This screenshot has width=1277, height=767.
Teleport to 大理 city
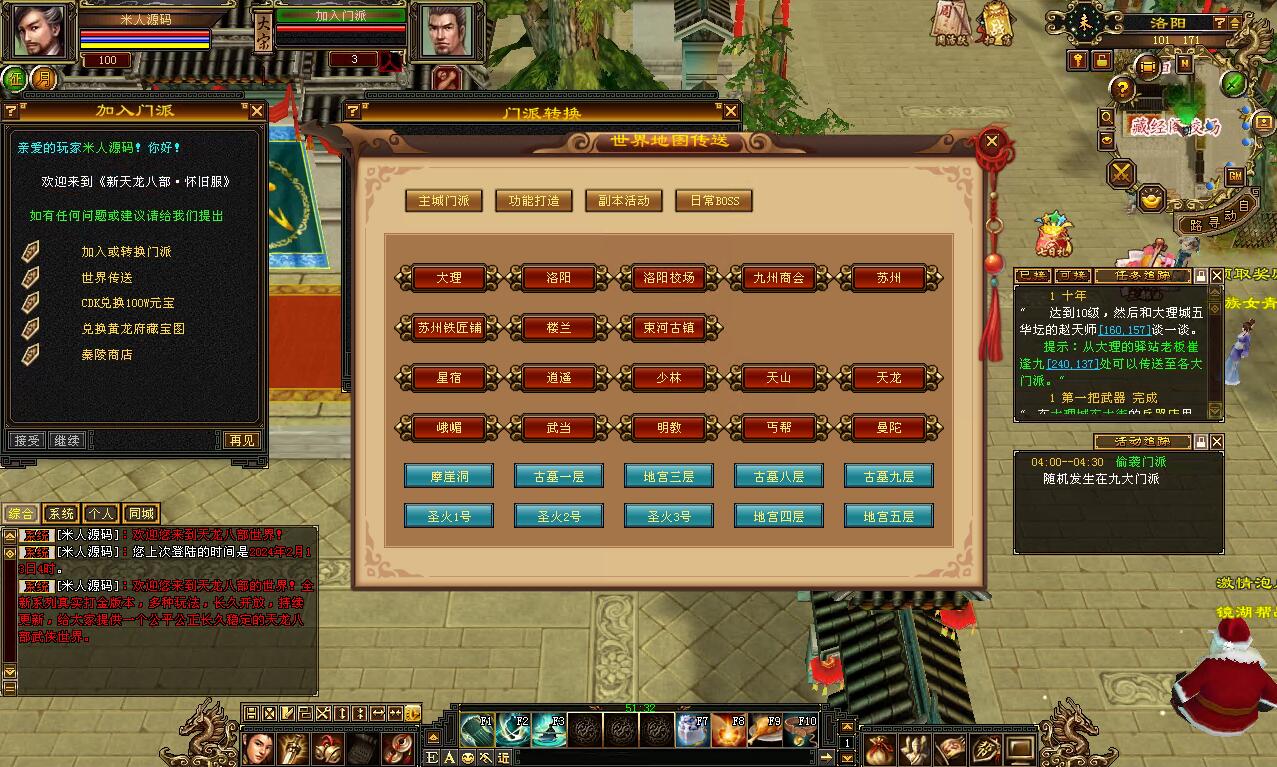click(x=449, y=278)
